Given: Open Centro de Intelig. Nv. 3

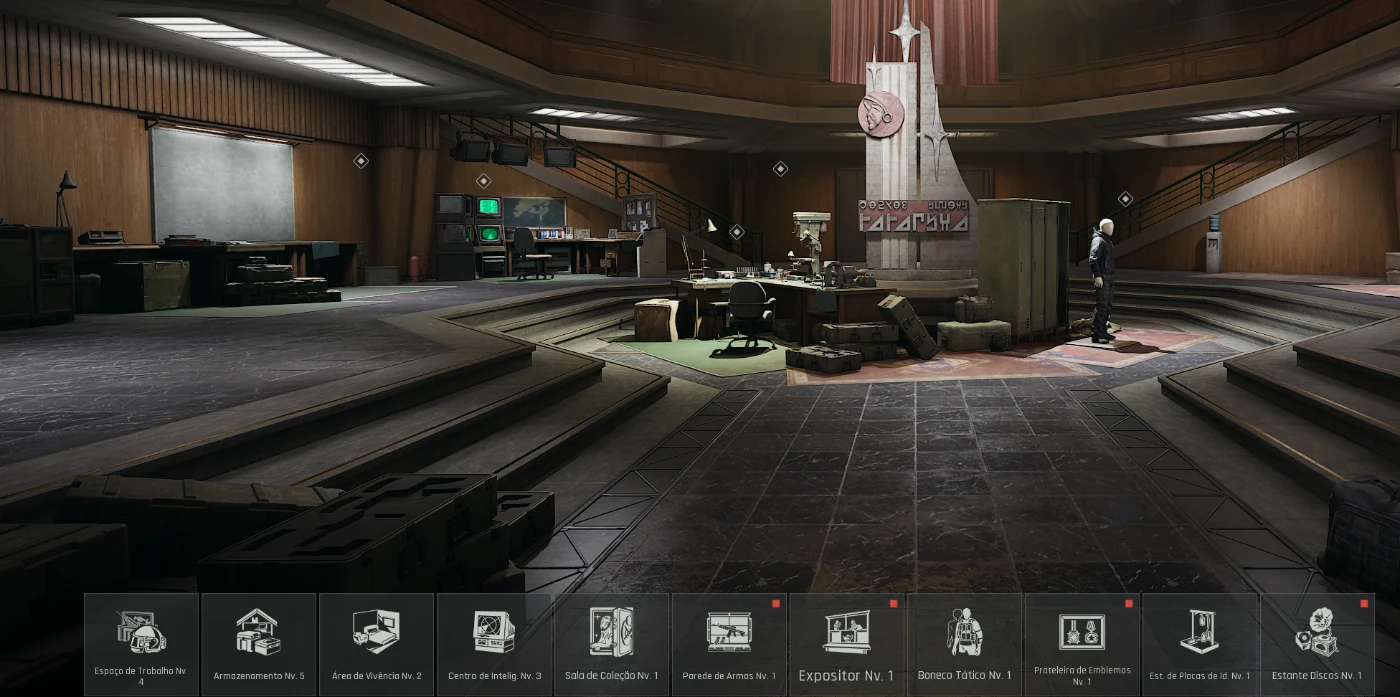Looking at the screenshot, I should (x=494, y=643).
